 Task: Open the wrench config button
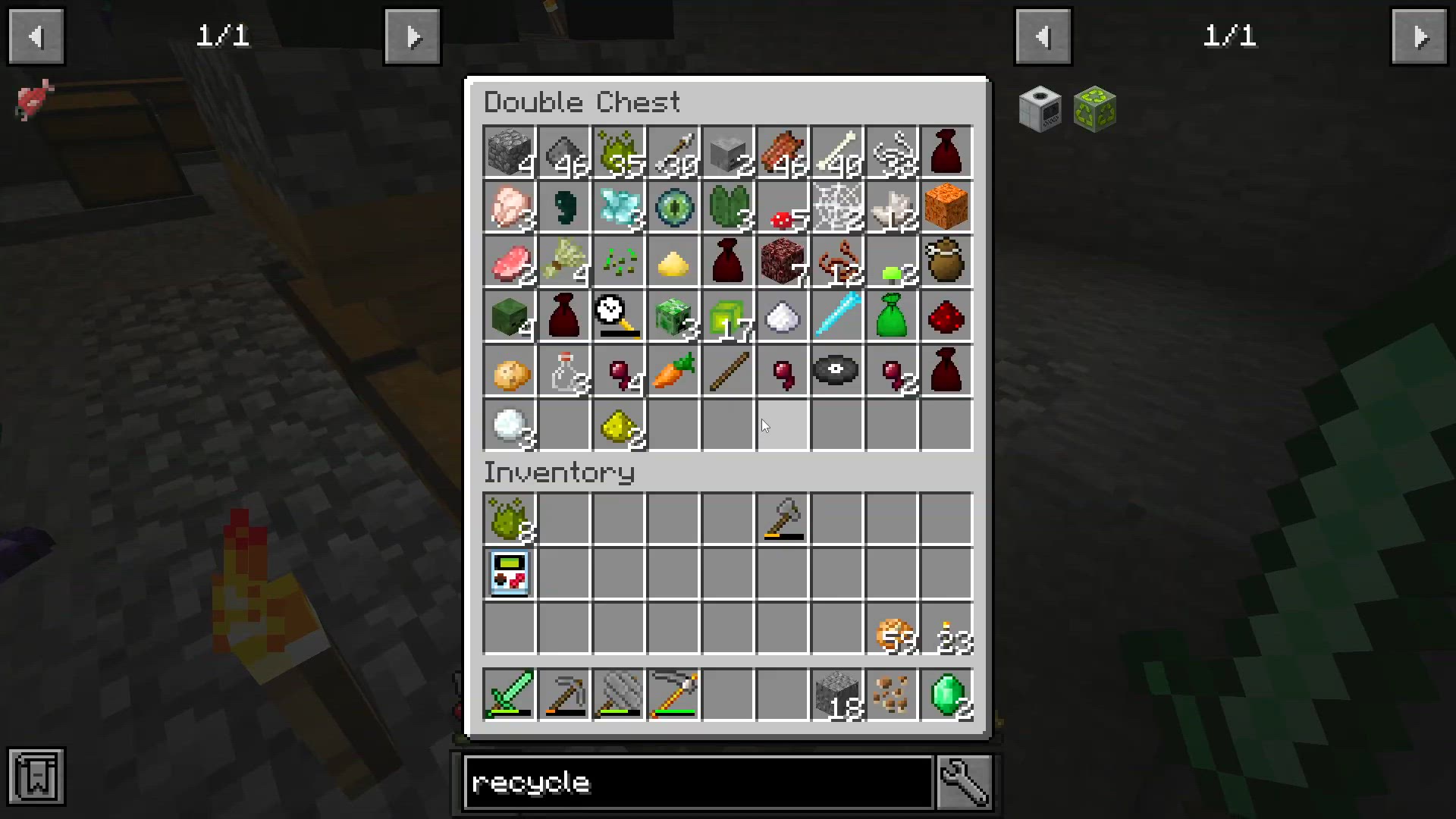tap(965, 782)
